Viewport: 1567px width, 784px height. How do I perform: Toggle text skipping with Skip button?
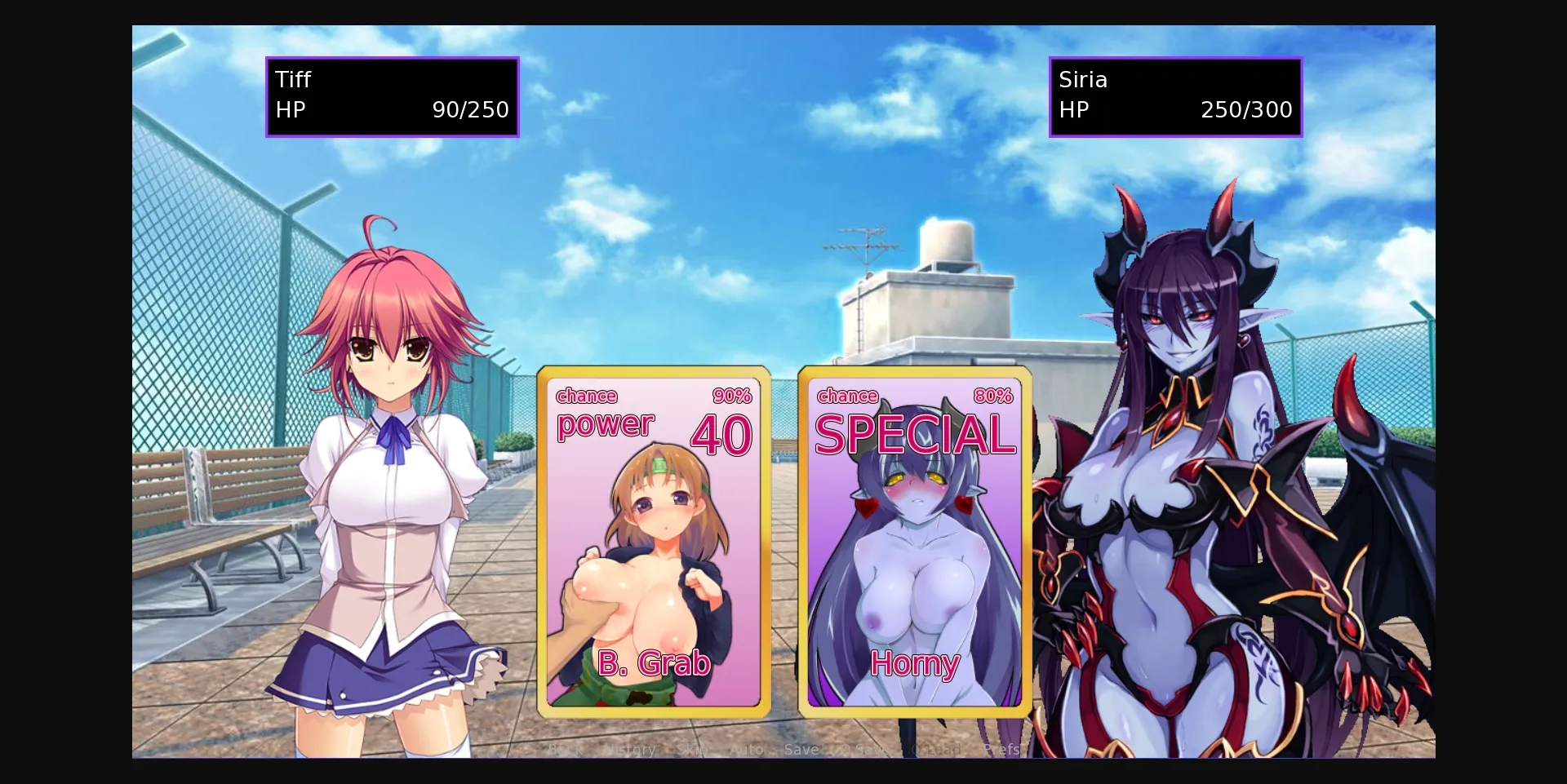692,748
